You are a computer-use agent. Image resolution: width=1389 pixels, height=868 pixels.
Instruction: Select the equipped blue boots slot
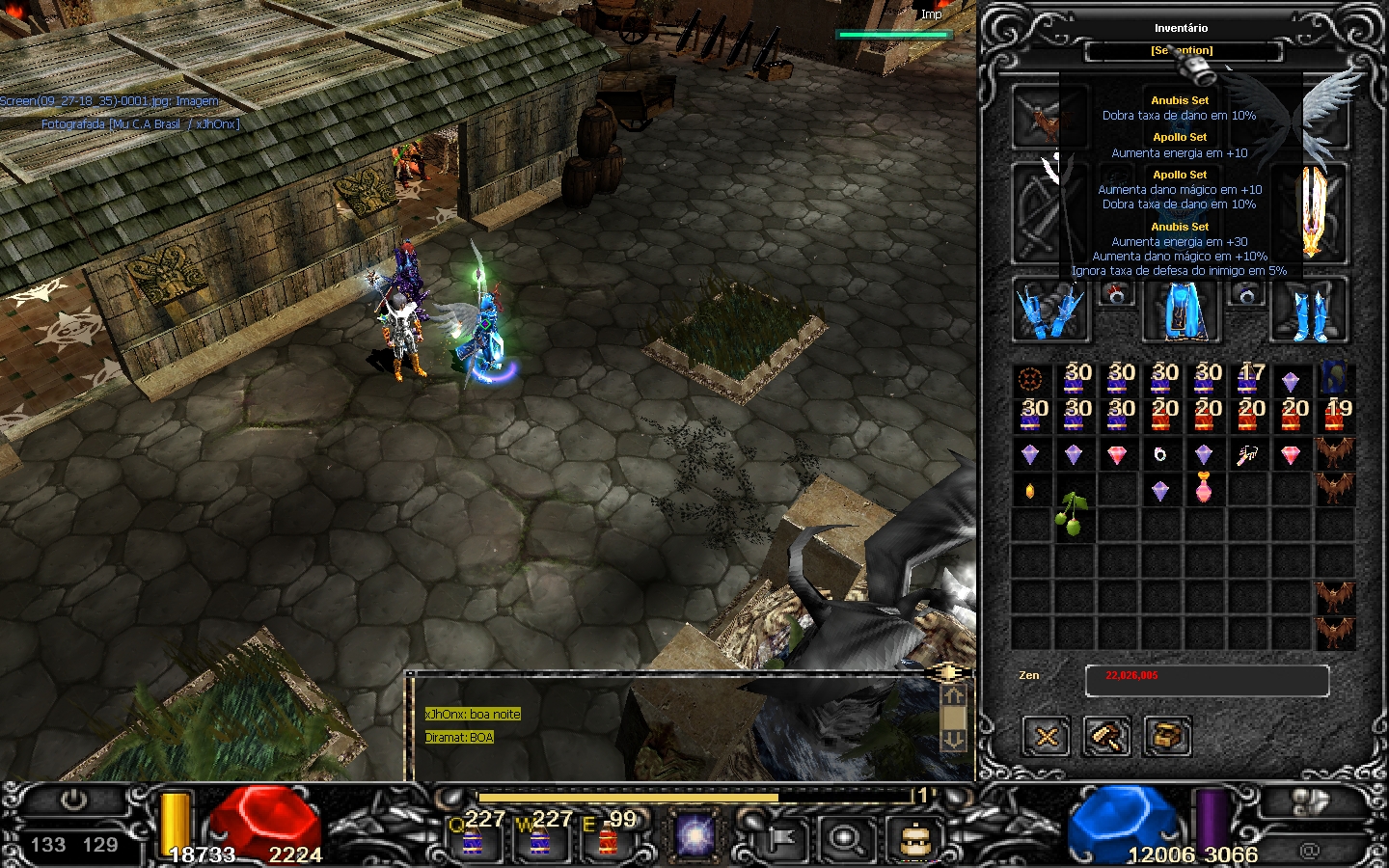(x=1309, y=311)
